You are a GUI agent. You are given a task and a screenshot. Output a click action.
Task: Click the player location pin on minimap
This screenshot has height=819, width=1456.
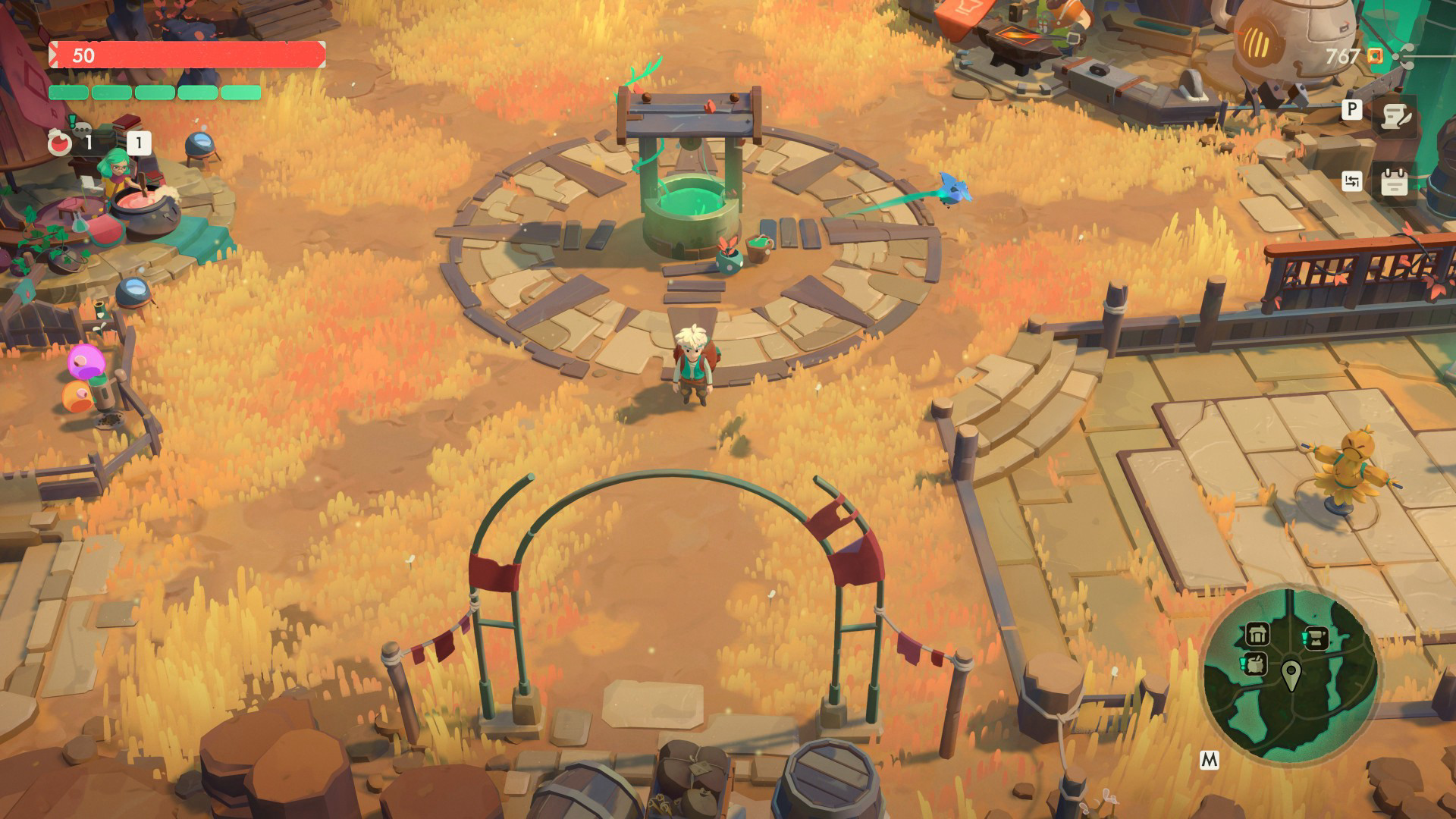pos(1291,673)
